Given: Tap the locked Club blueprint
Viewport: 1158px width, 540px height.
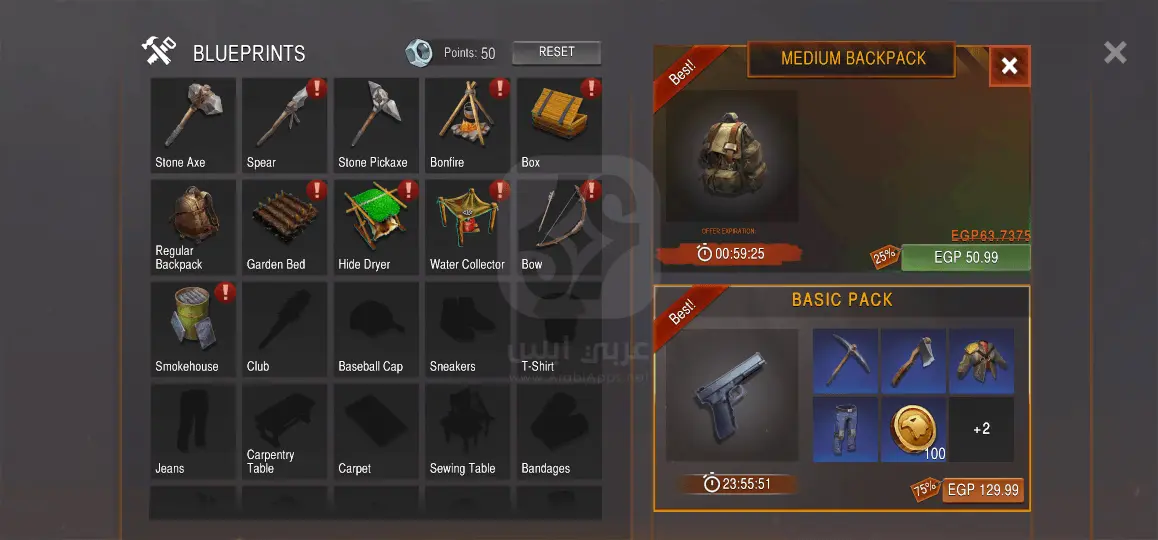Looking at the screenshot, I should pos(285,329).
